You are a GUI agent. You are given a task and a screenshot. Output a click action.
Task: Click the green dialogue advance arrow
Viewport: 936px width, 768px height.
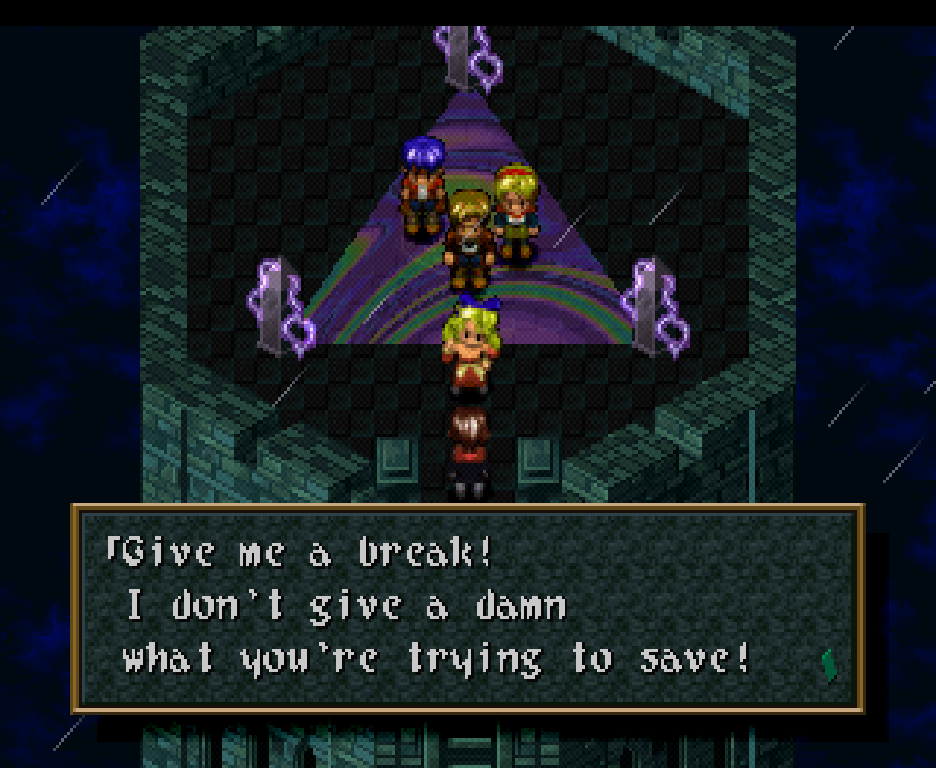[828, 665]
